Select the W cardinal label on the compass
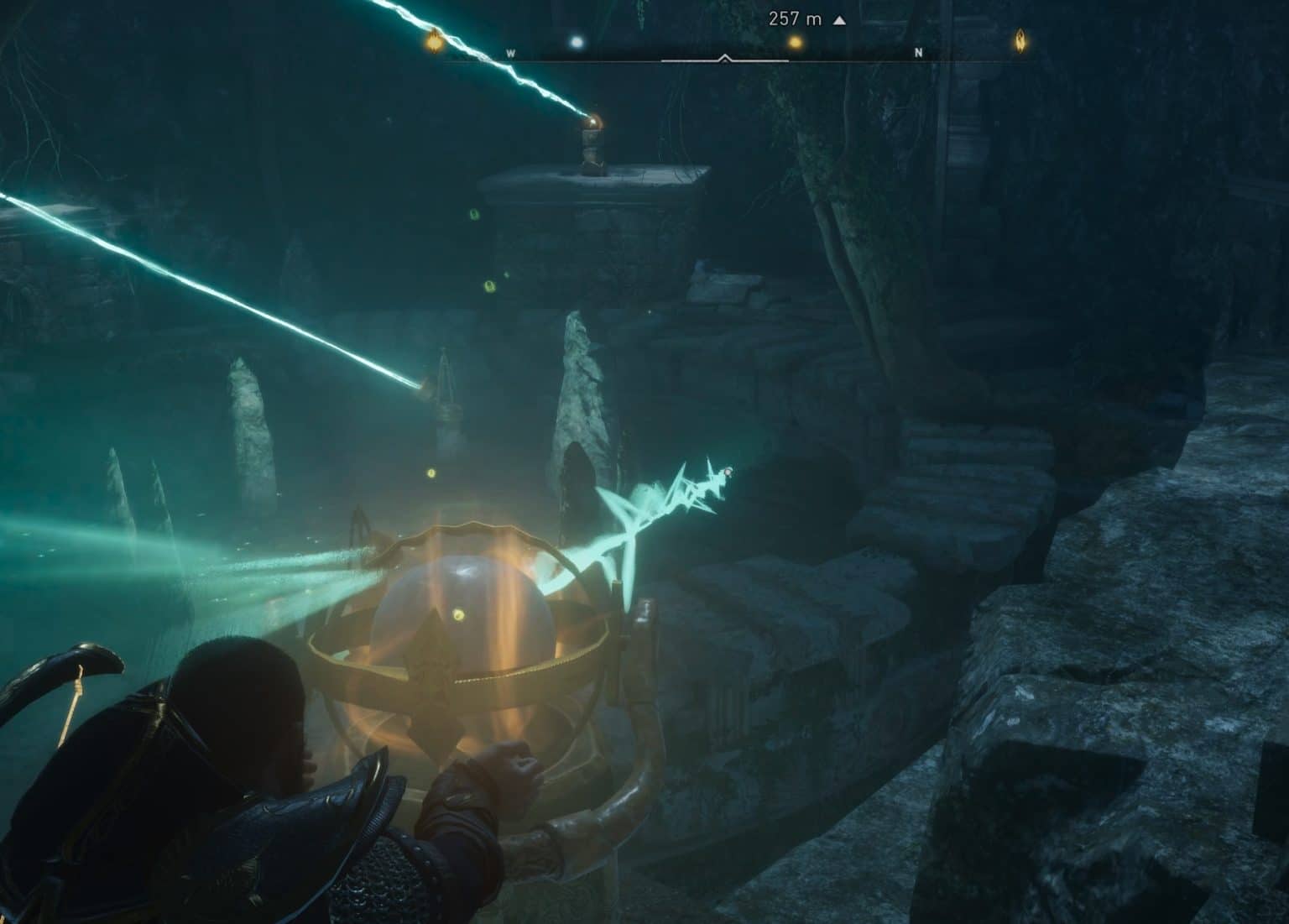This screenshot has height=924, width=1289. coord(510,52)
